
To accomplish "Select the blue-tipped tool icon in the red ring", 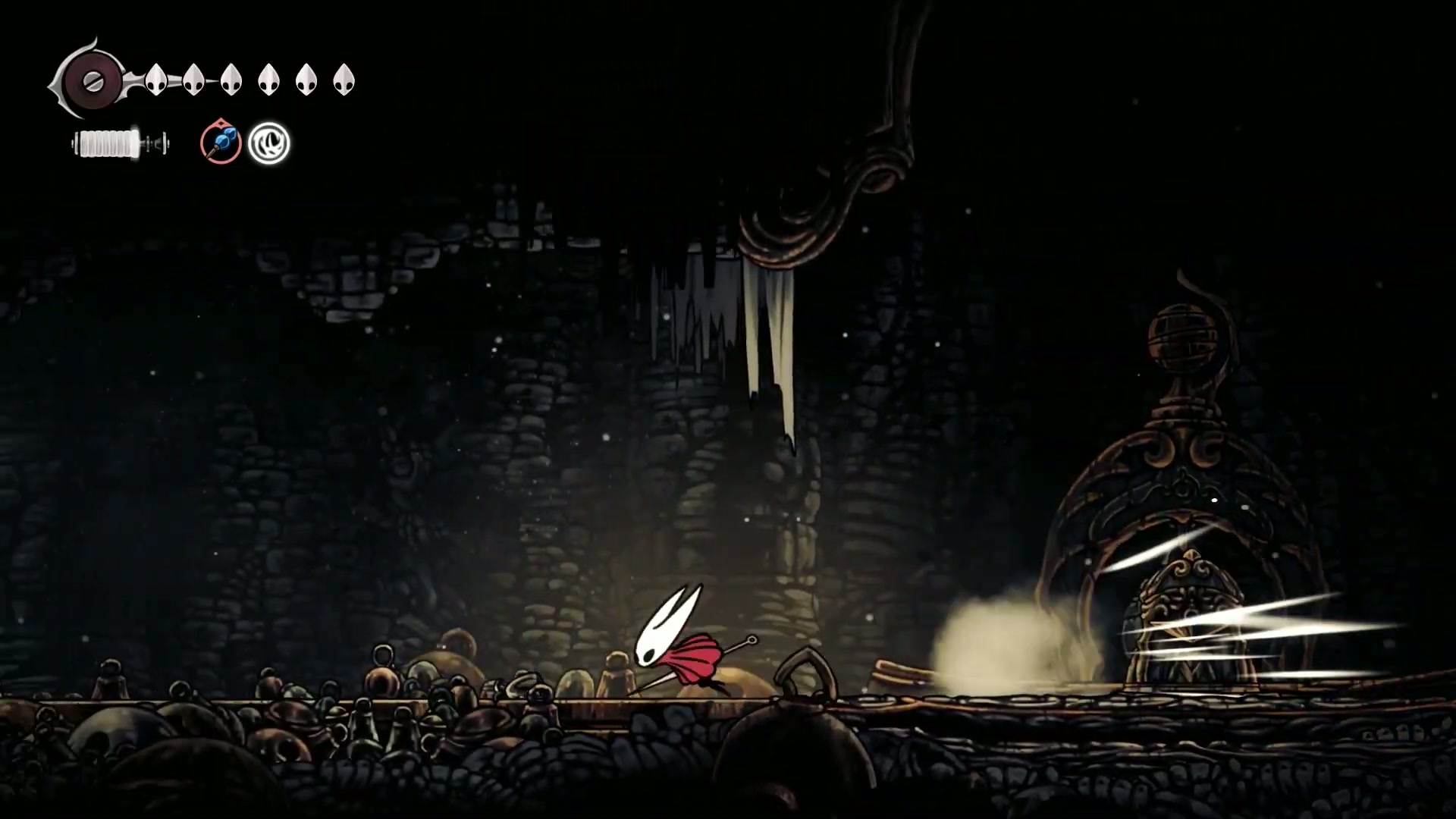I will pyautogui.click(x=221, y=143).
